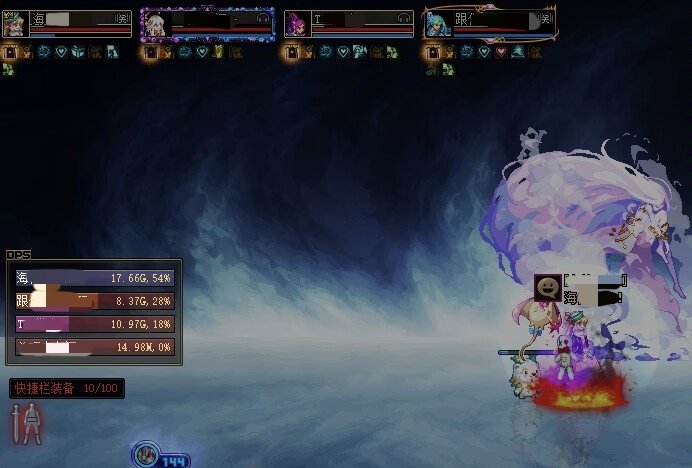The height and width of the screenshot is (468, 692).
Task: Select the DPS row showing 8.37G, 28%
Action: 95,301
